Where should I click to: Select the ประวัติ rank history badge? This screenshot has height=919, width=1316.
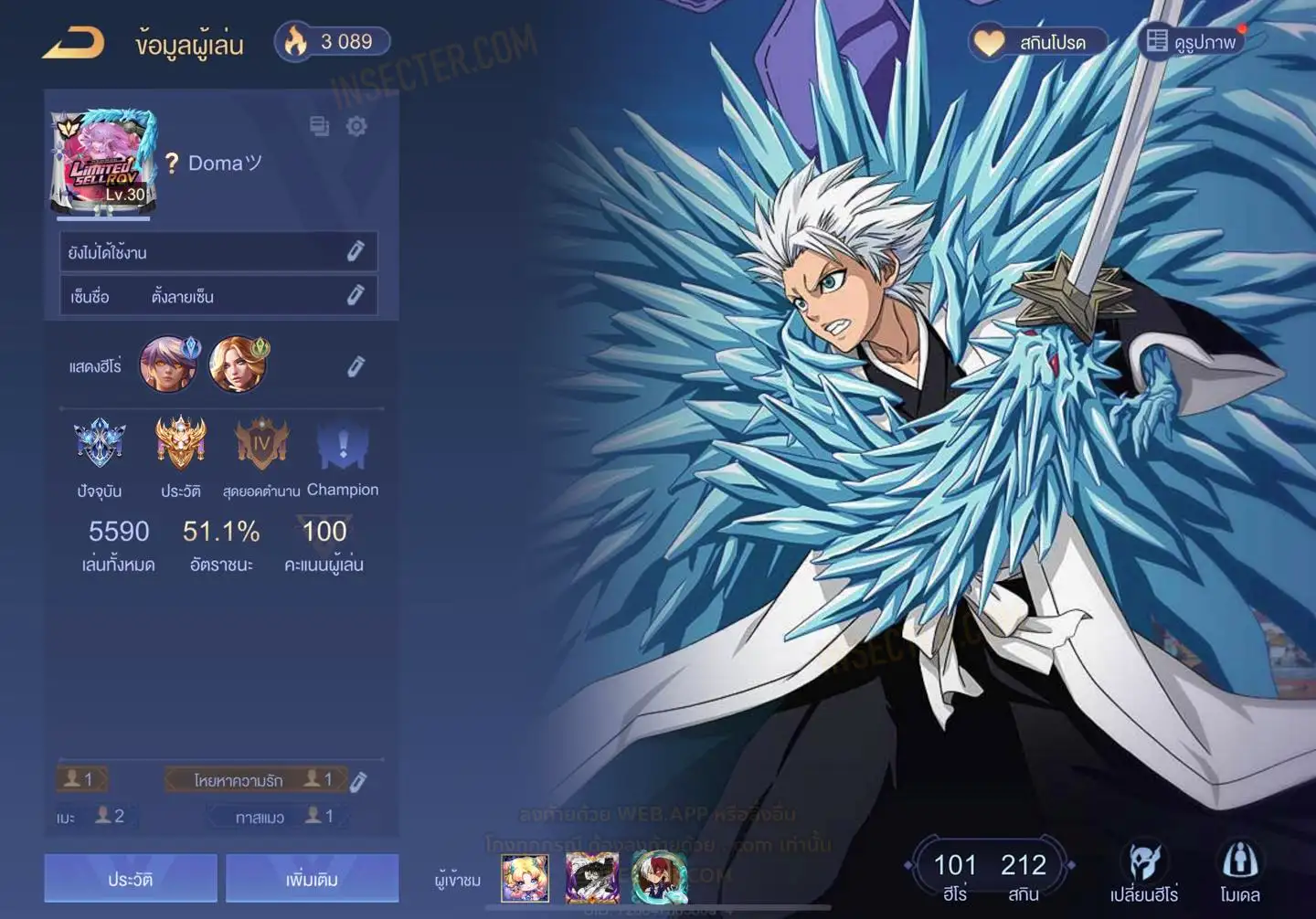point(180,445)
